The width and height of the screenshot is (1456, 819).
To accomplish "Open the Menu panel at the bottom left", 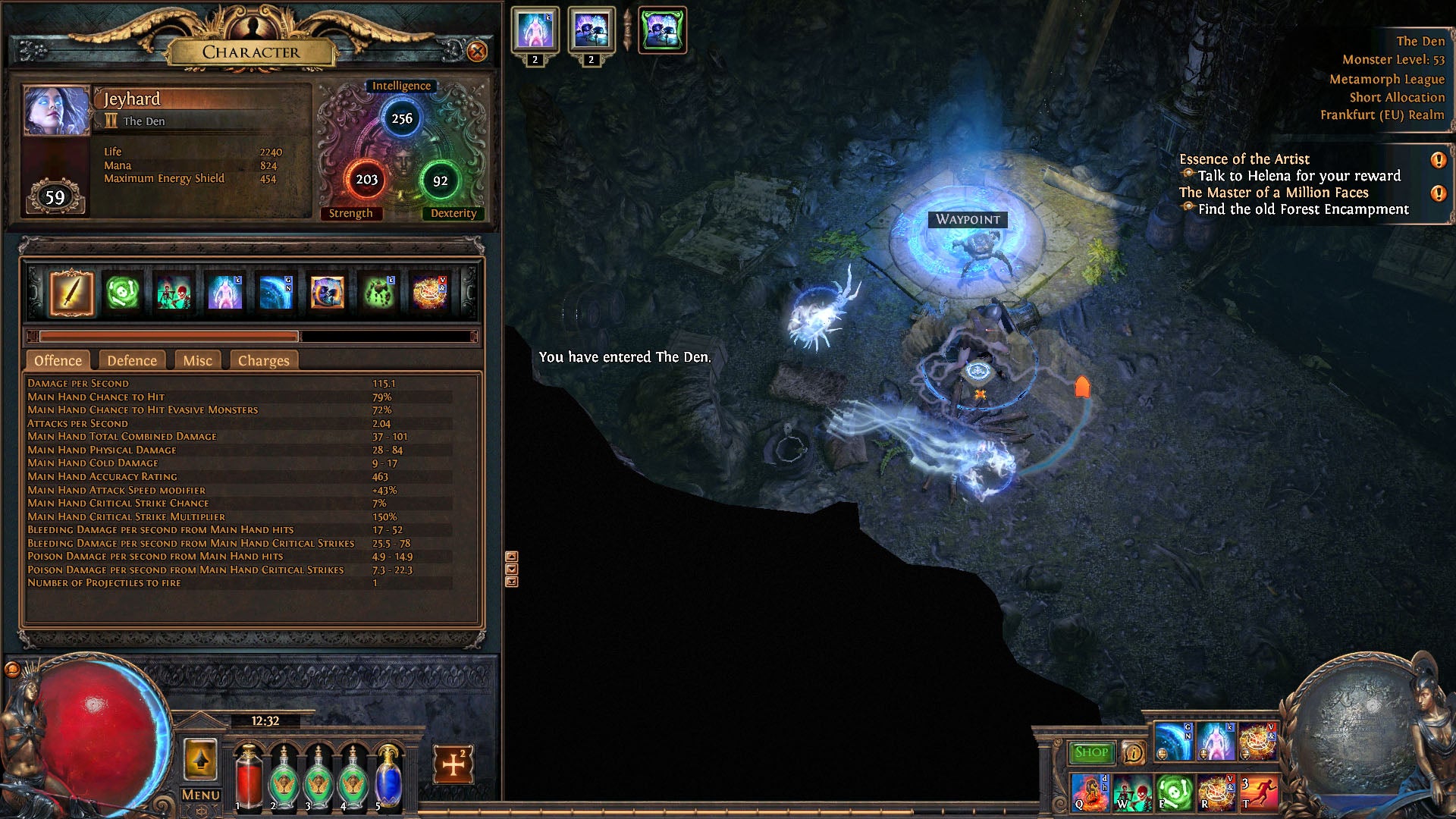I will [199, 794].
